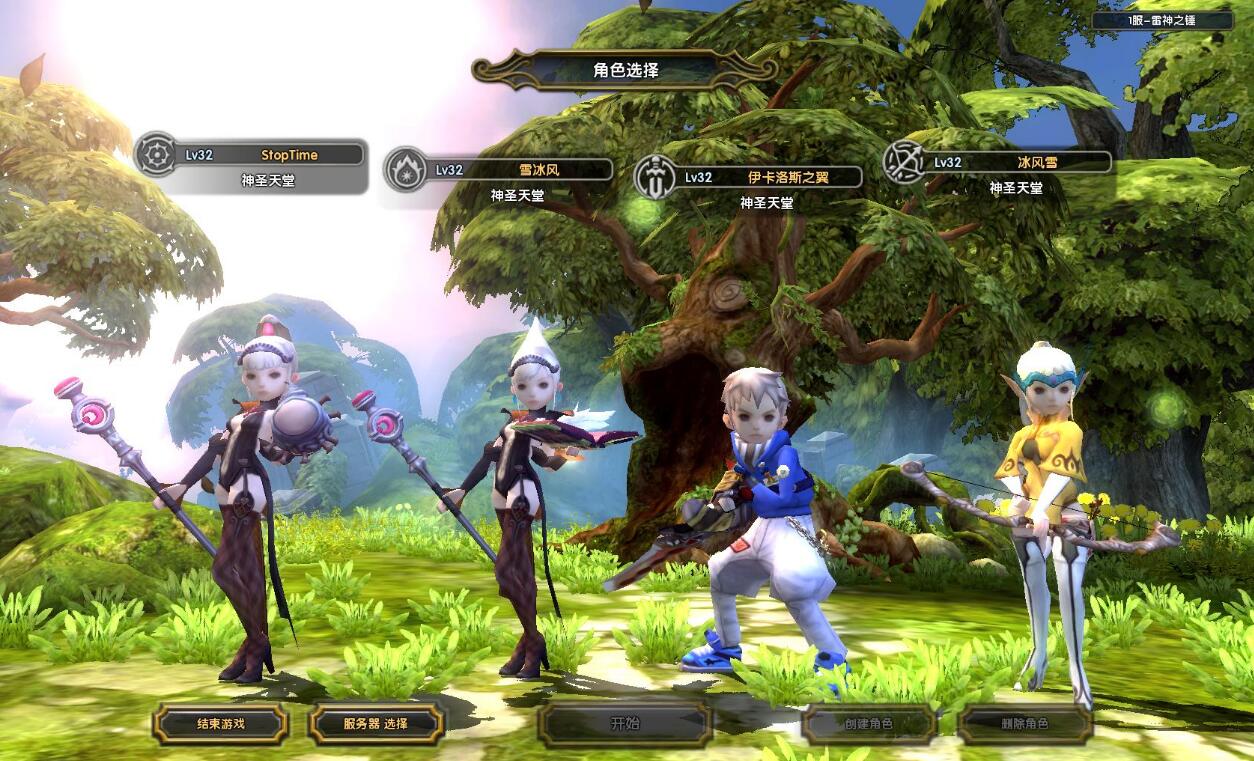Choose the 创建角色 (Create Character) button

868,723
